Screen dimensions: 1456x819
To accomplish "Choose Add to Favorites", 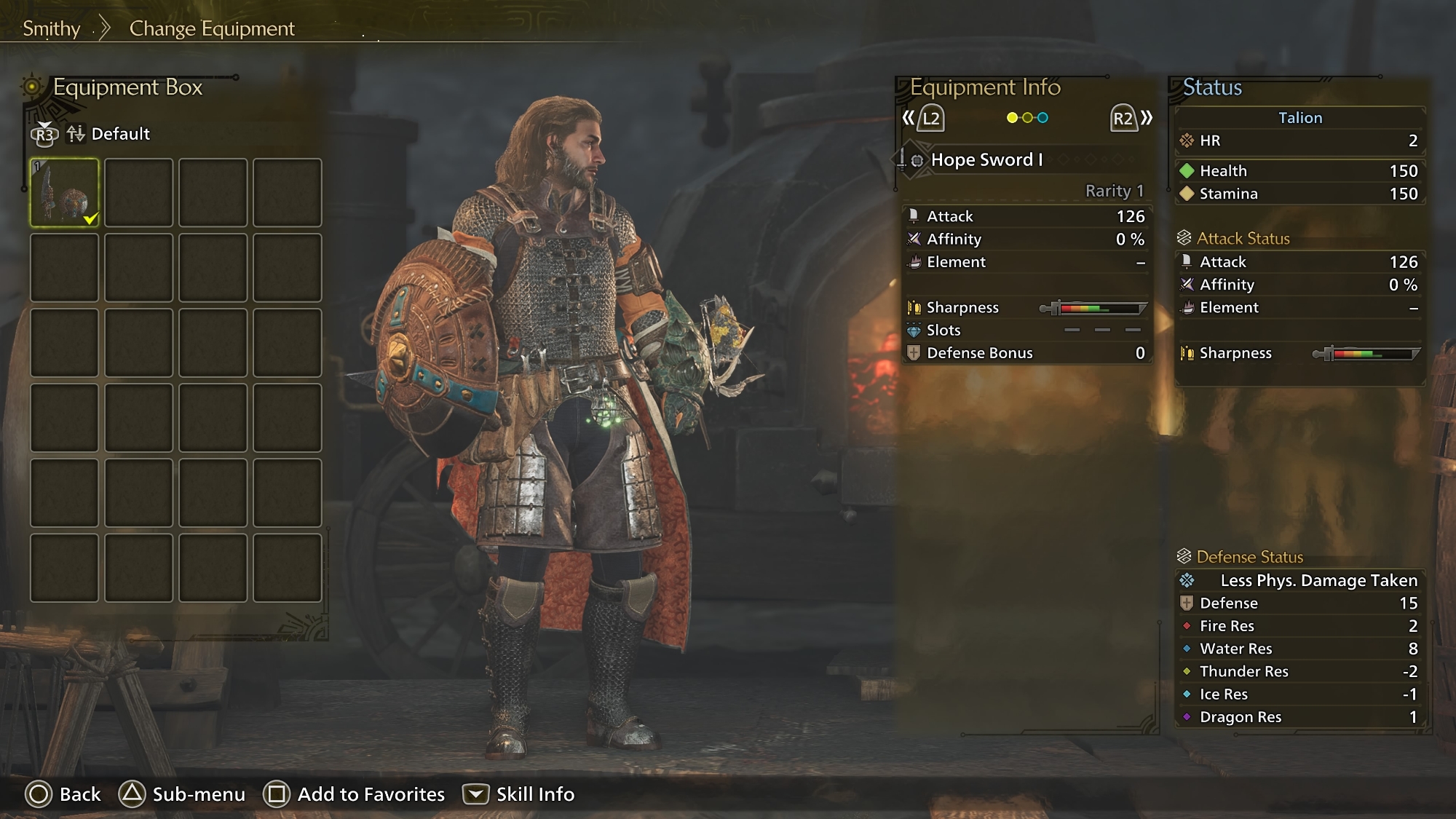I will tap(354, 794).
